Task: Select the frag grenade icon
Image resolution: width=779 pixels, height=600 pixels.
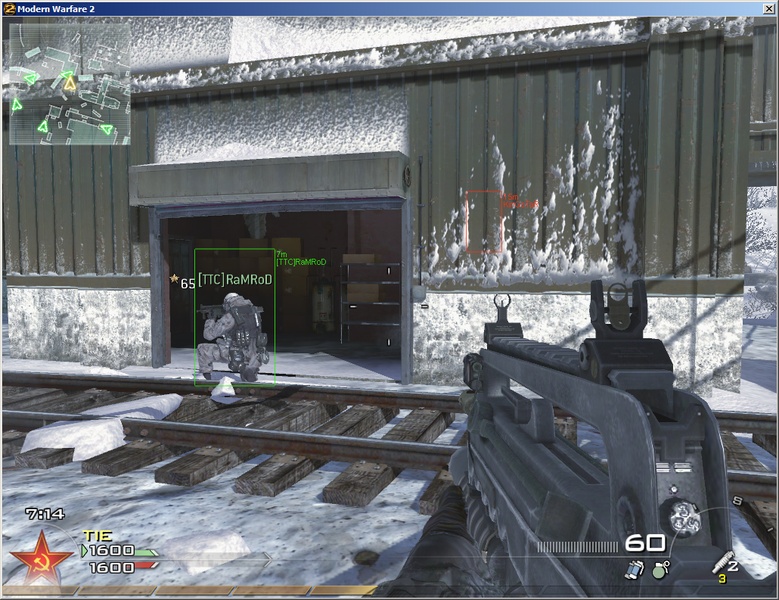Action: 661,569
